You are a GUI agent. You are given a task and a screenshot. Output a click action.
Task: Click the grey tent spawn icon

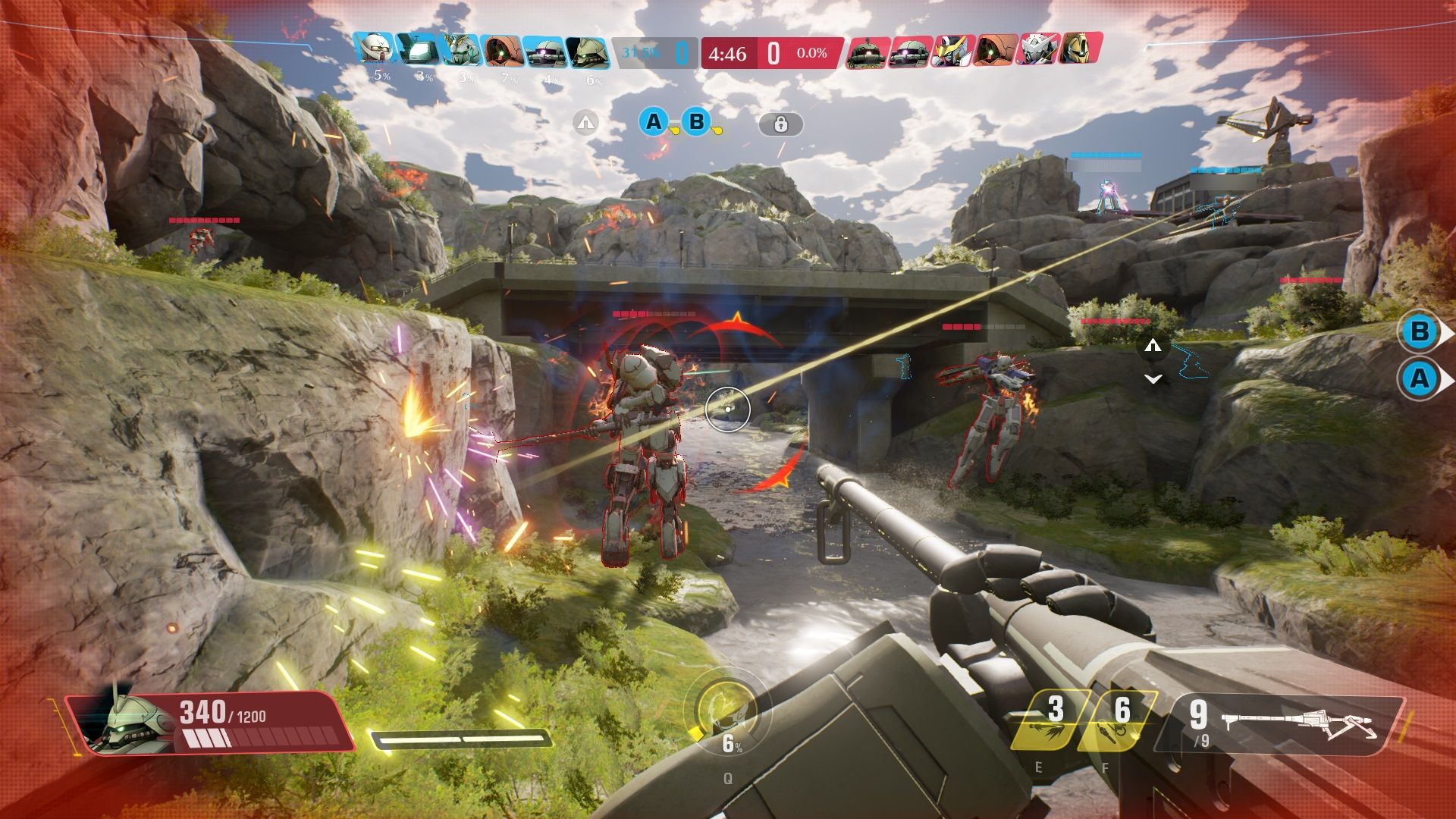point(585,122)
